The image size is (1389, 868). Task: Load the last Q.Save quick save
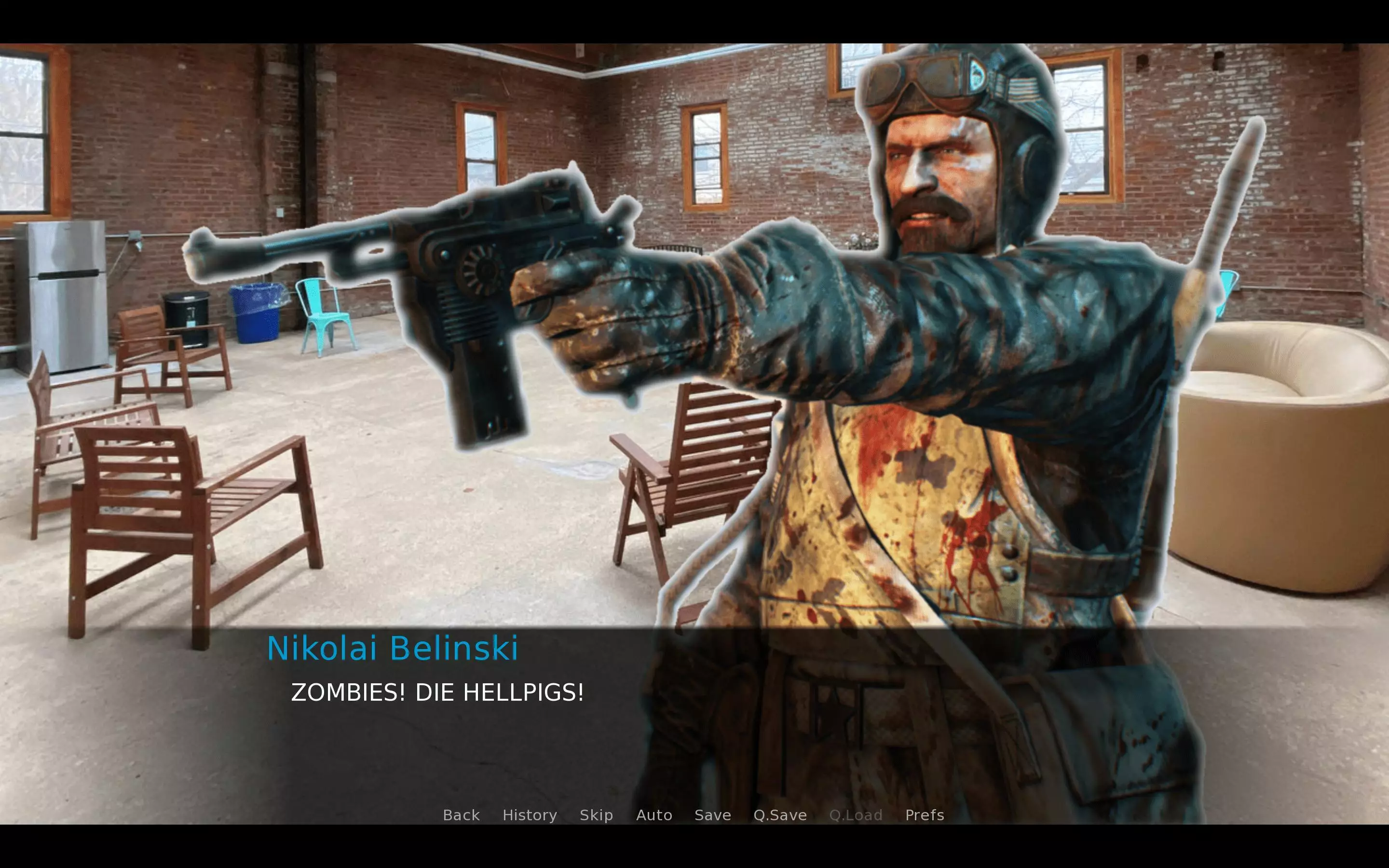click(857, 814)
